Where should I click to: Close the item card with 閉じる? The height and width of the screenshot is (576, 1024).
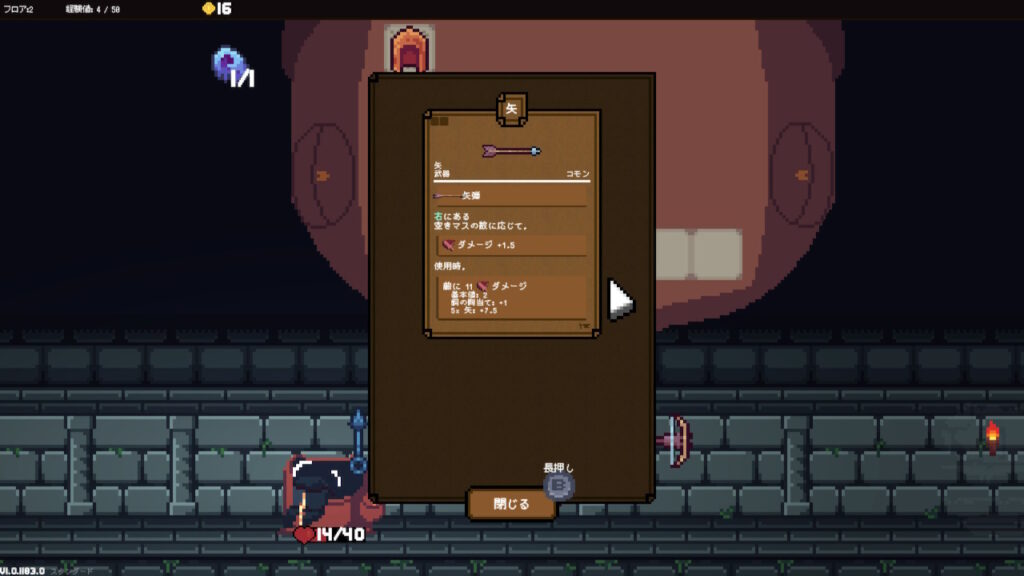(x=511, y=503)
